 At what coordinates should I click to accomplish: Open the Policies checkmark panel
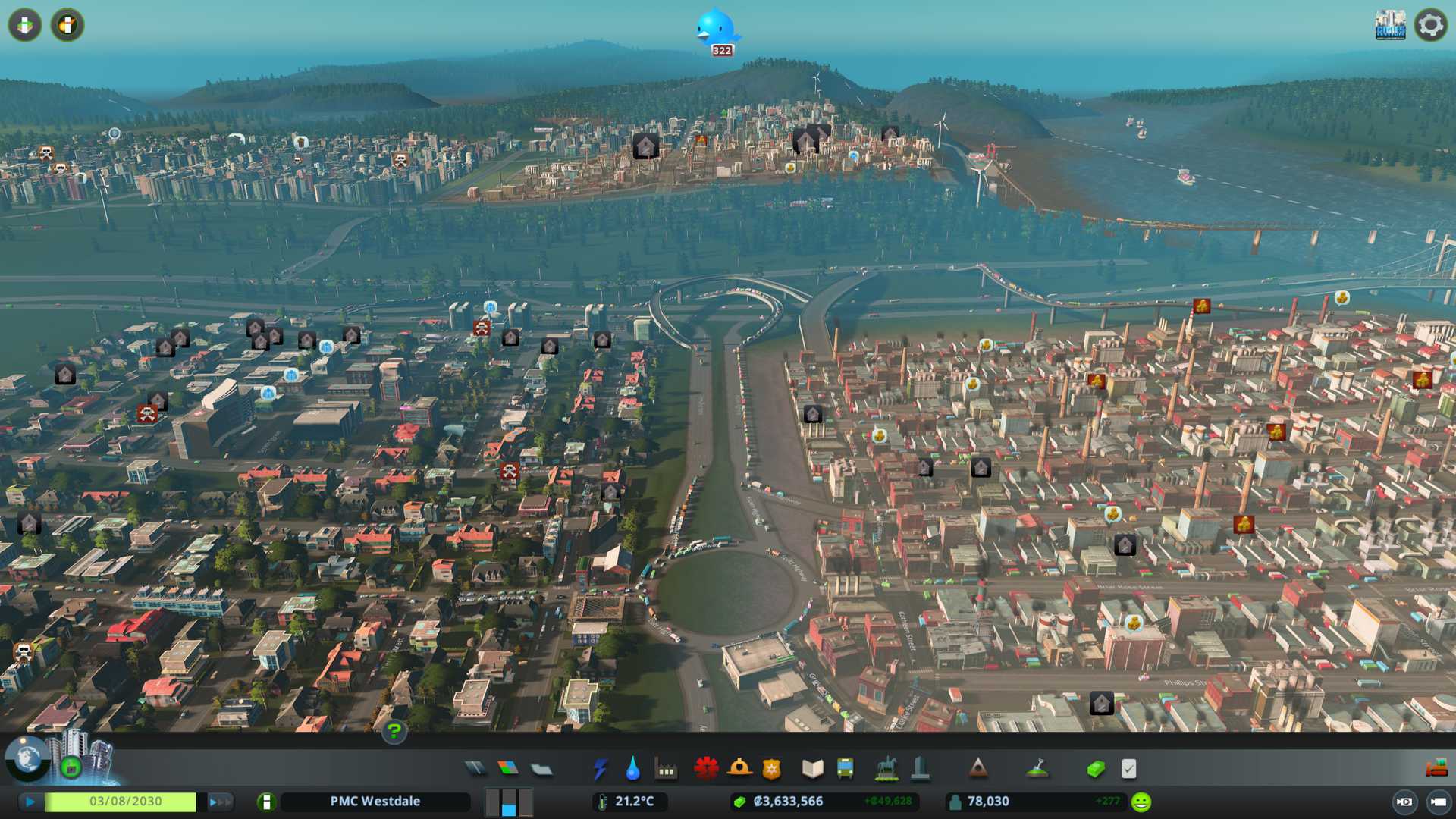click(x=1128, y=769)
